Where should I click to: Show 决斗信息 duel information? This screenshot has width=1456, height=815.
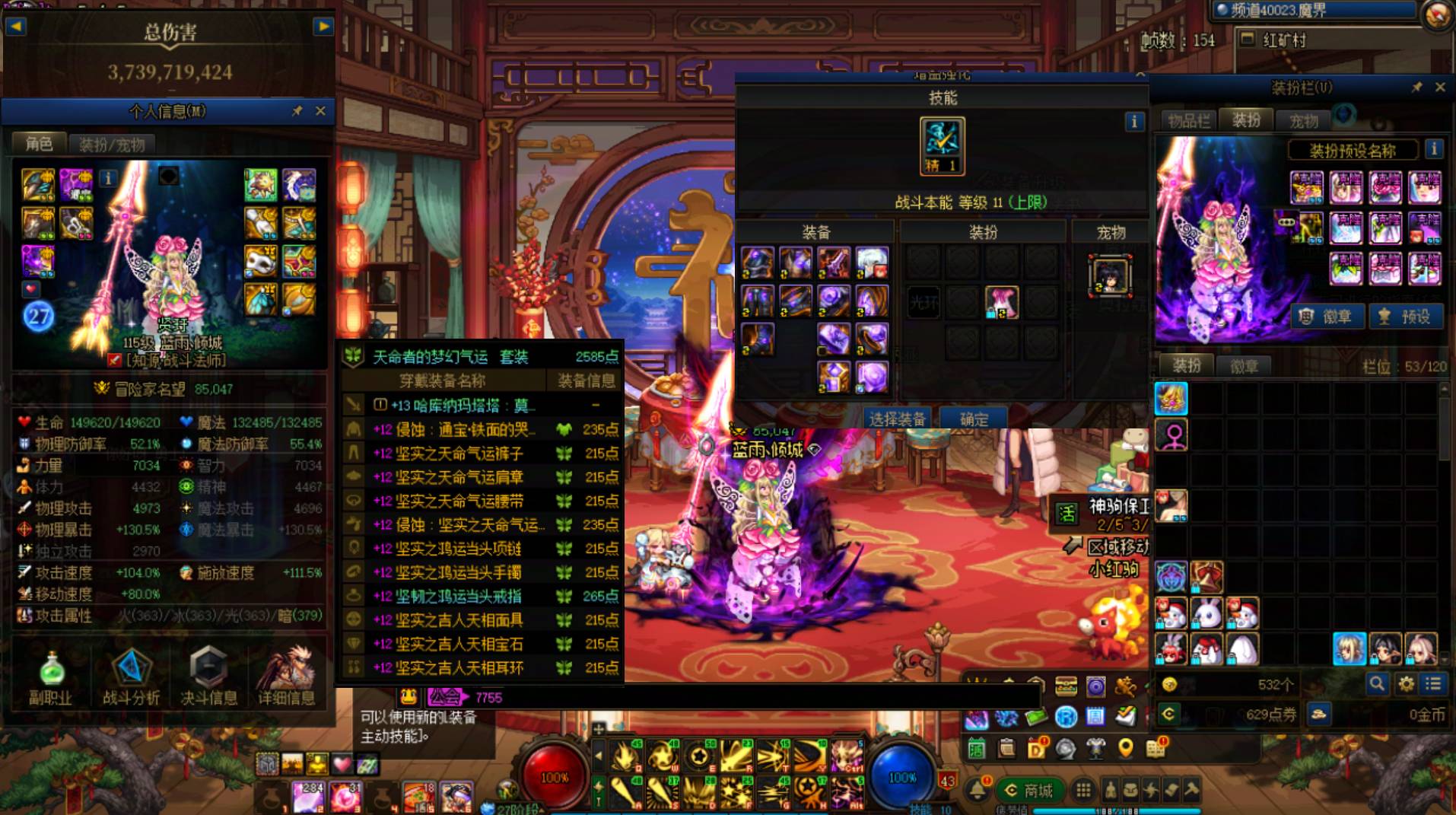click(x=208, y=677)
